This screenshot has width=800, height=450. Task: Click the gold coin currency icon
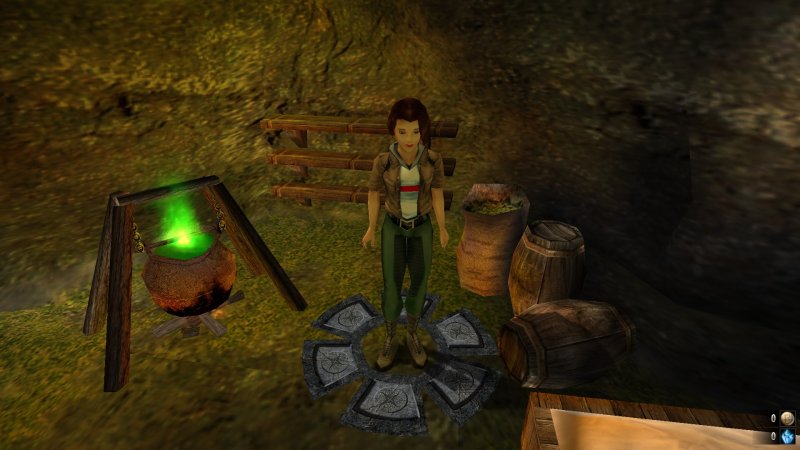[x=788, y=419]
